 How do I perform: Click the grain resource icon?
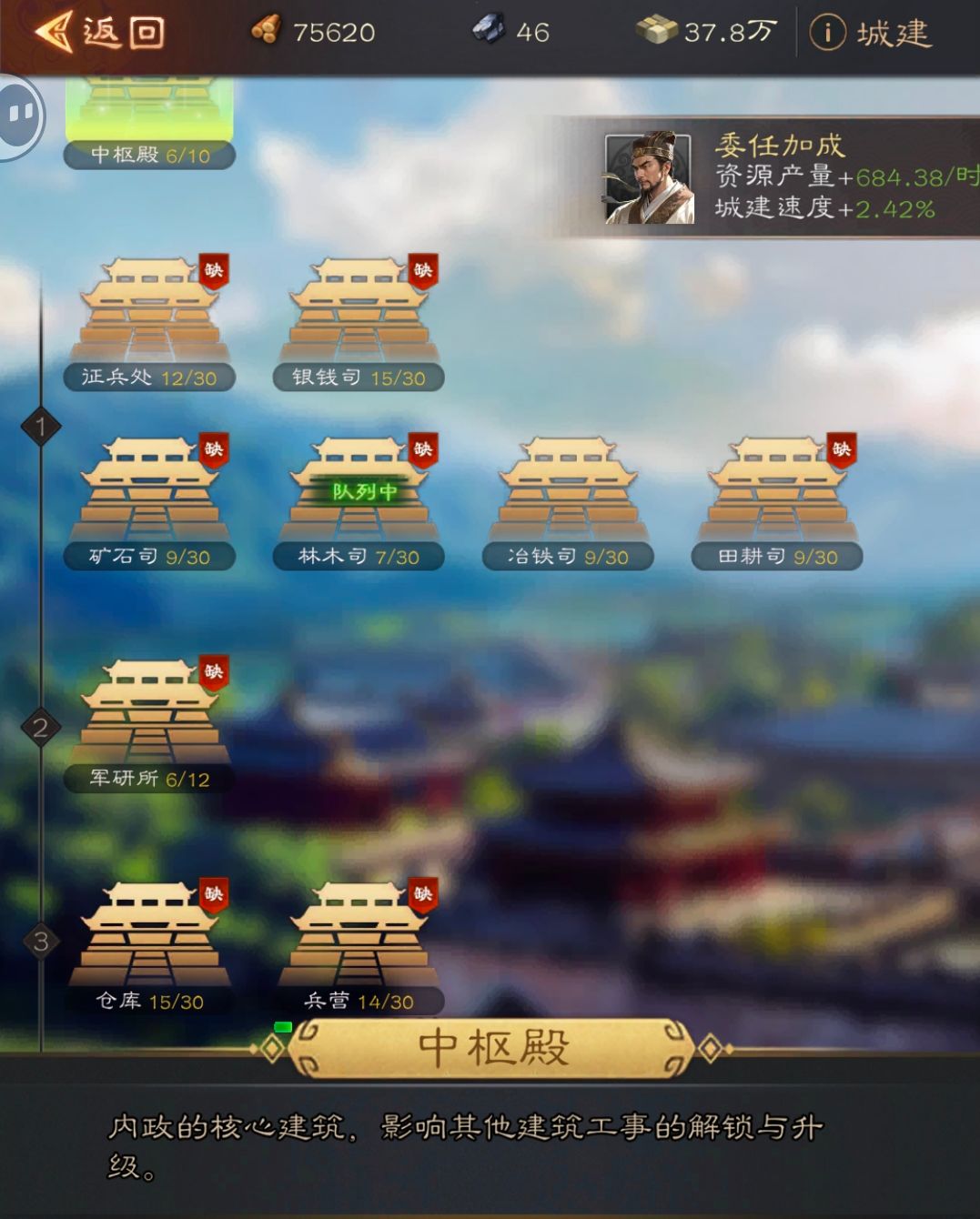click(x=655, y=31)
